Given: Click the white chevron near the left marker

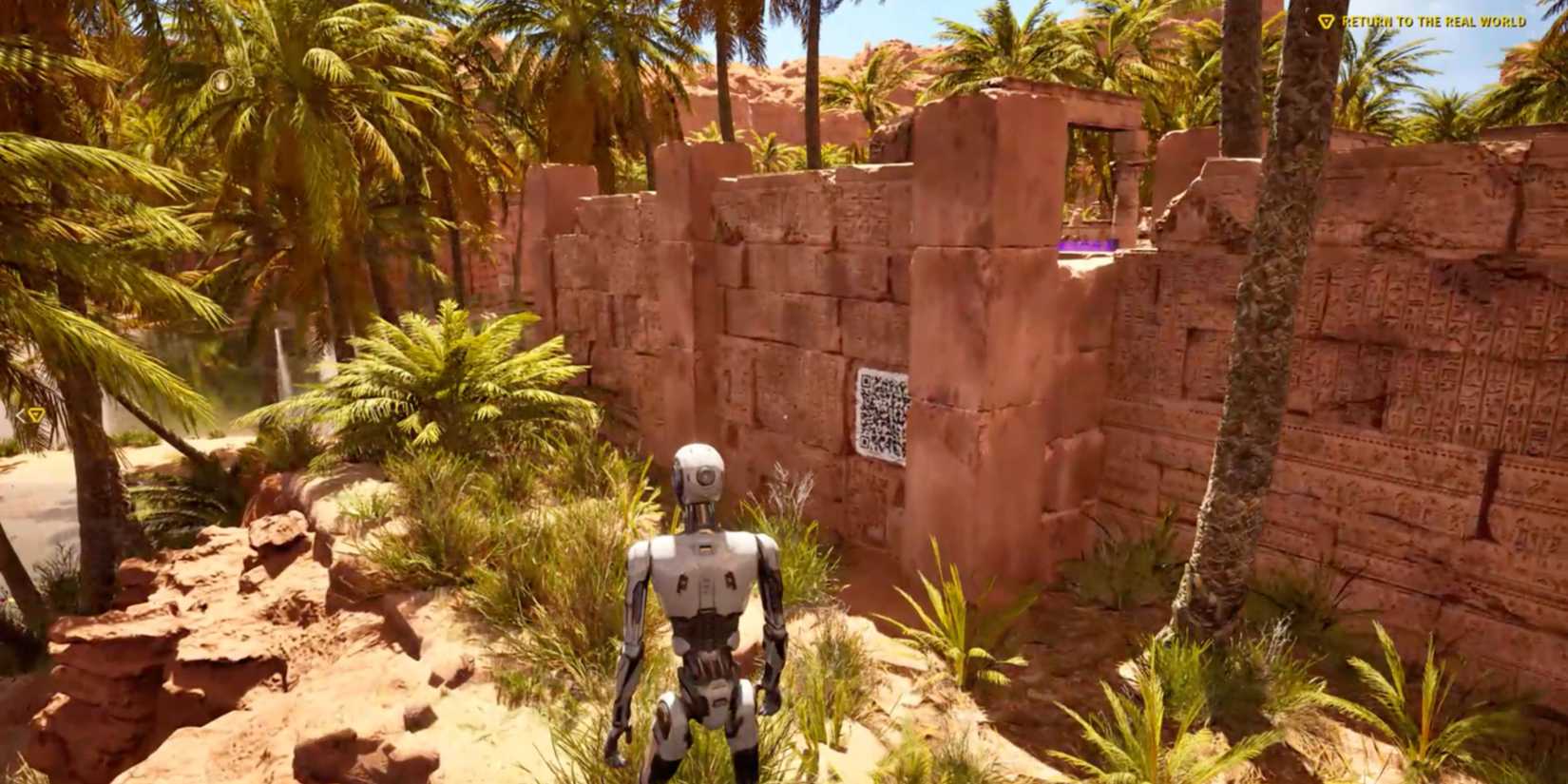Looking at the screenshot, I should pos(21,414).
